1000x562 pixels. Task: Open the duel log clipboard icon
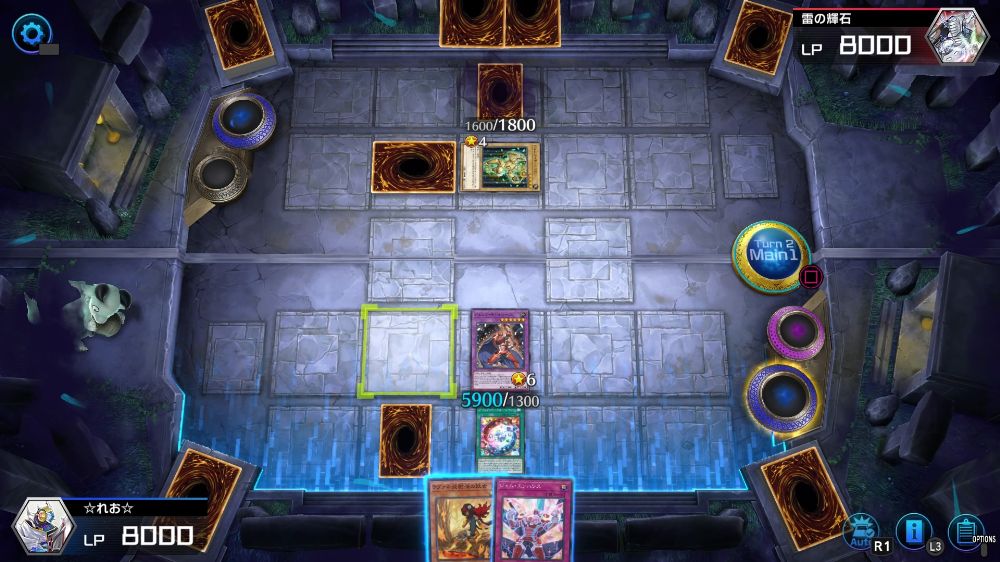tap(964, 529)
